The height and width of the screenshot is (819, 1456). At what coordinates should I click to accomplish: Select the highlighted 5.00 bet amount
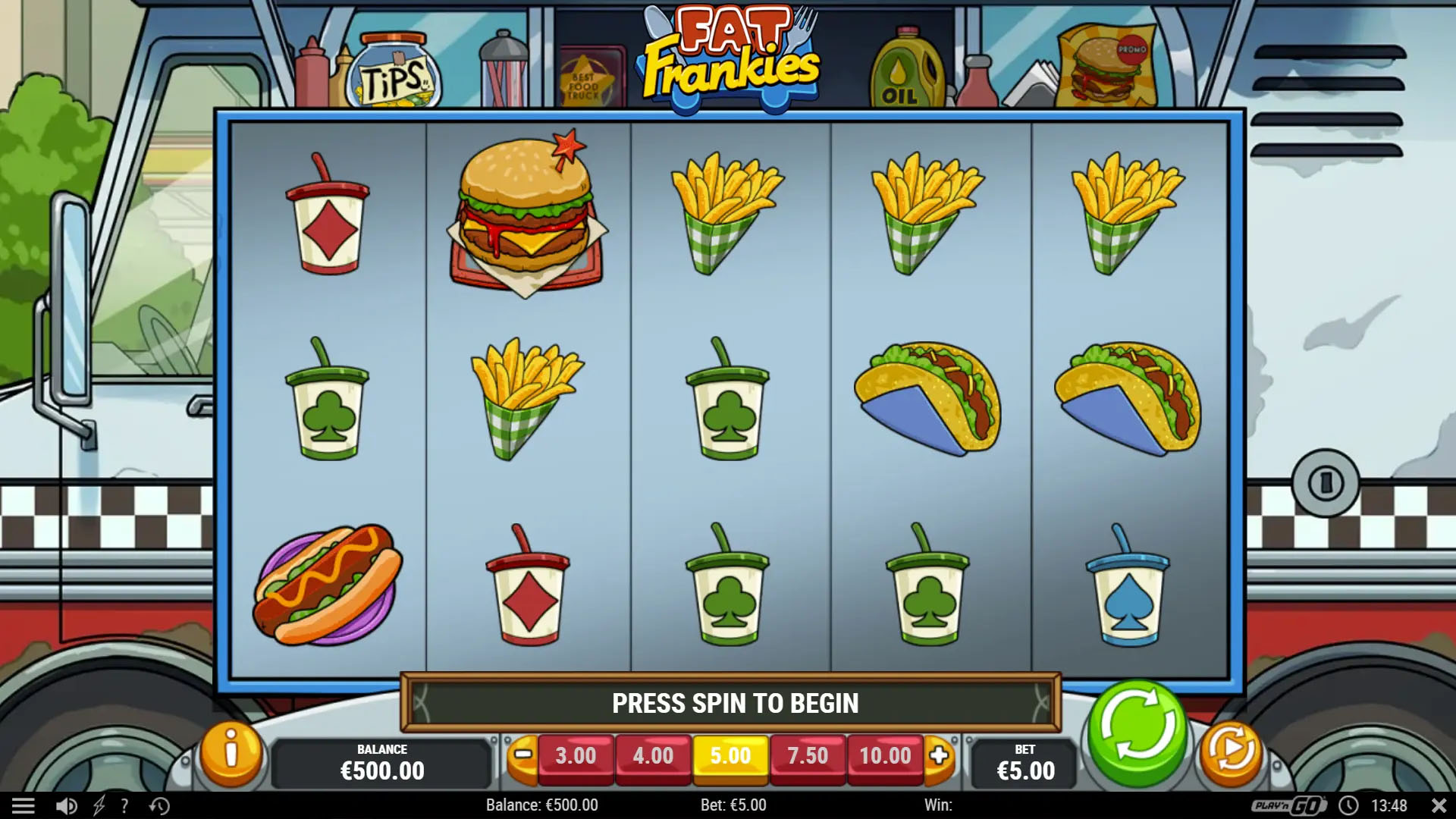pyautogui.click(x=730, y=756)
